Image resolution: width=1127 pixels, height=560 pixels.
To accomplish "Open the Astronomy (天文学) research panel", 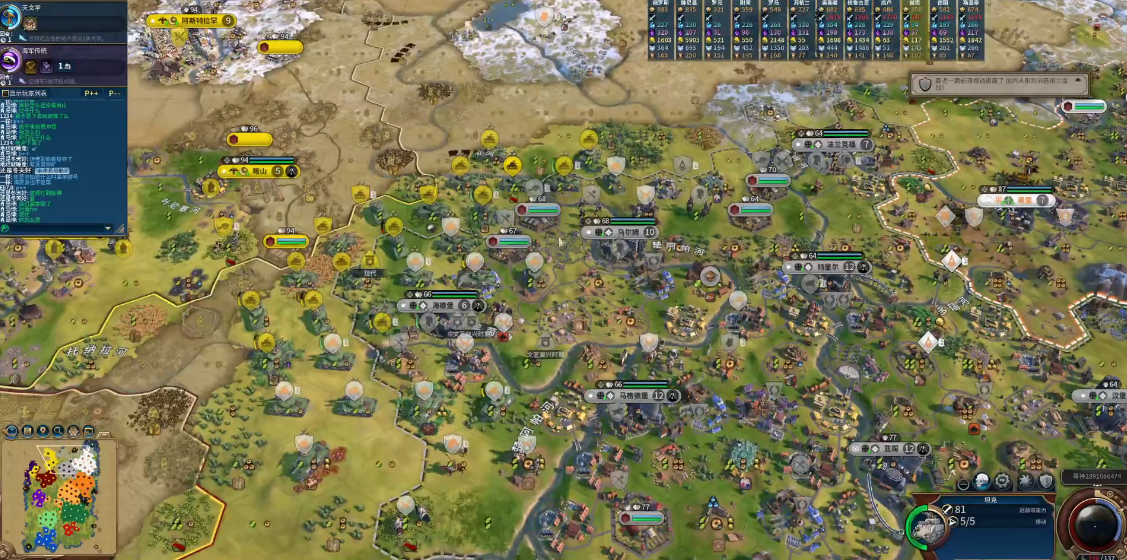I will [14, 21].
